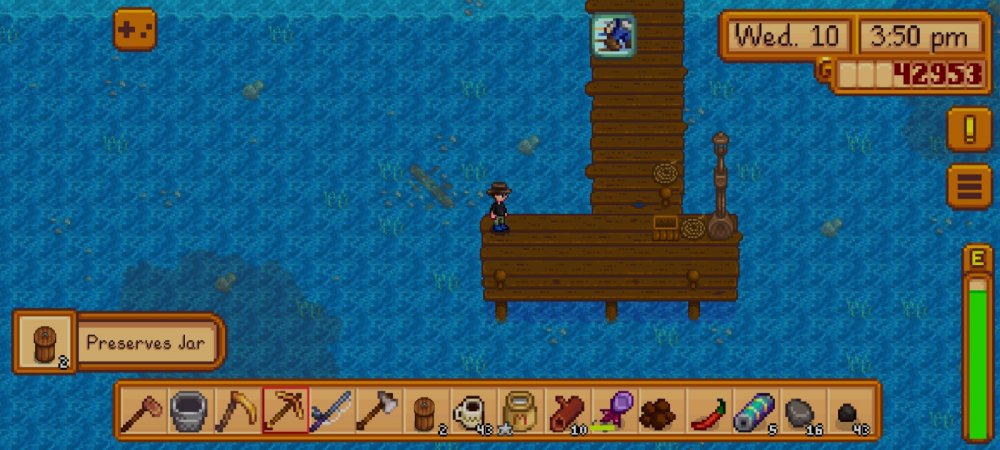Pick the striped blue-green roll stack
The width and height of the screenshot is (1000, 450).
tap(755, 411)
